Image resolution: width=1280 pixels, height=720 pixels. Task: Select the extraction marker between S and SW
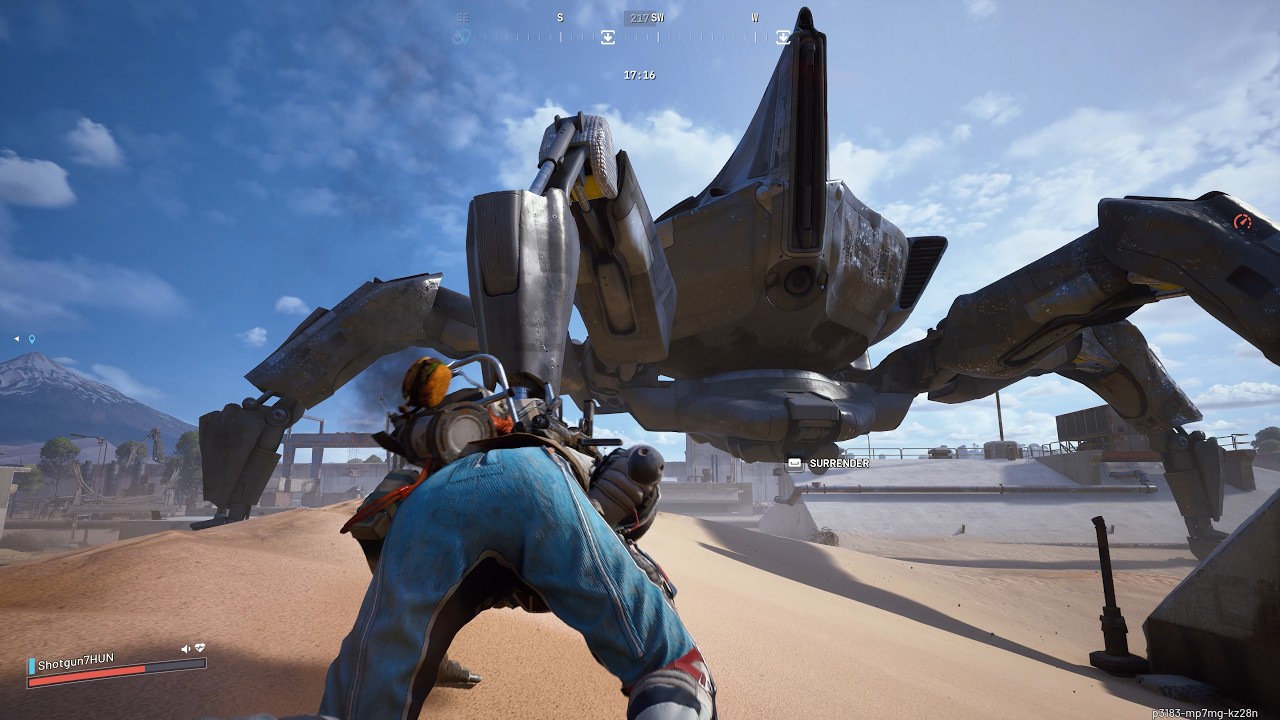click(x=607, y=37)
